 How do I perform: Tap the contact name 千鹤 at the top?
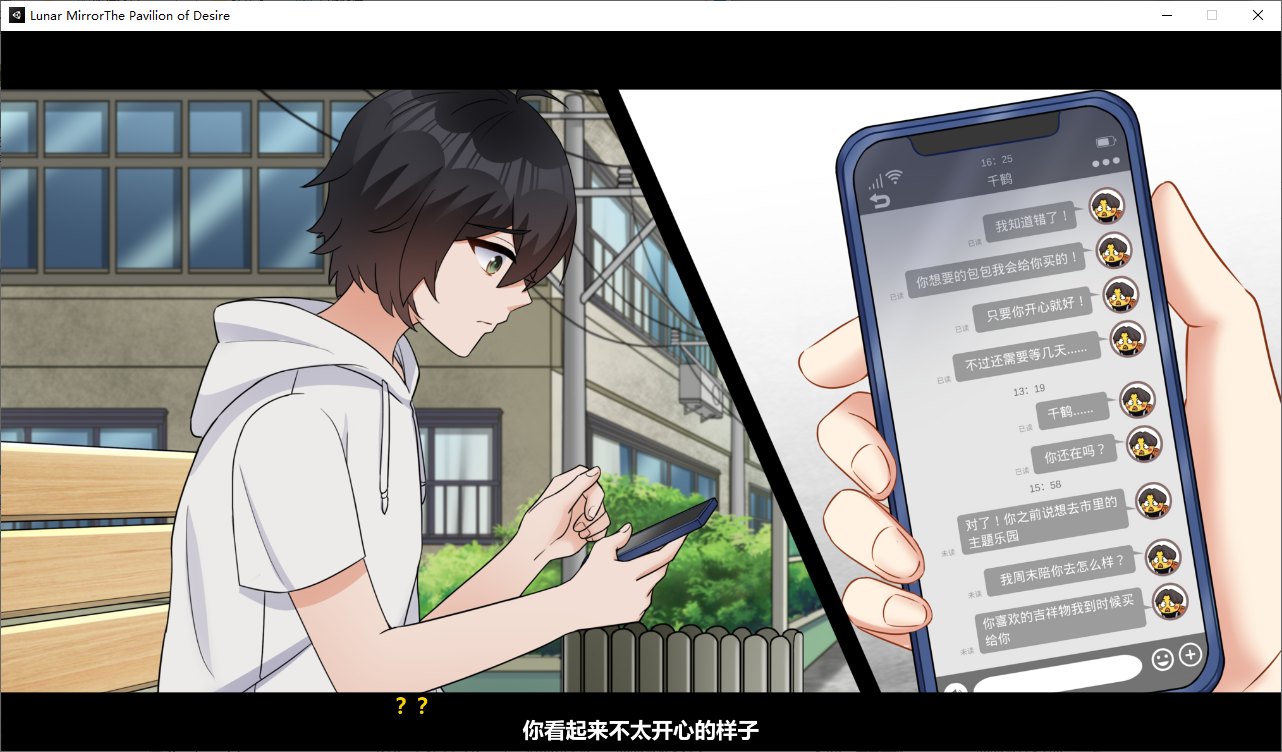click(999, 179)
